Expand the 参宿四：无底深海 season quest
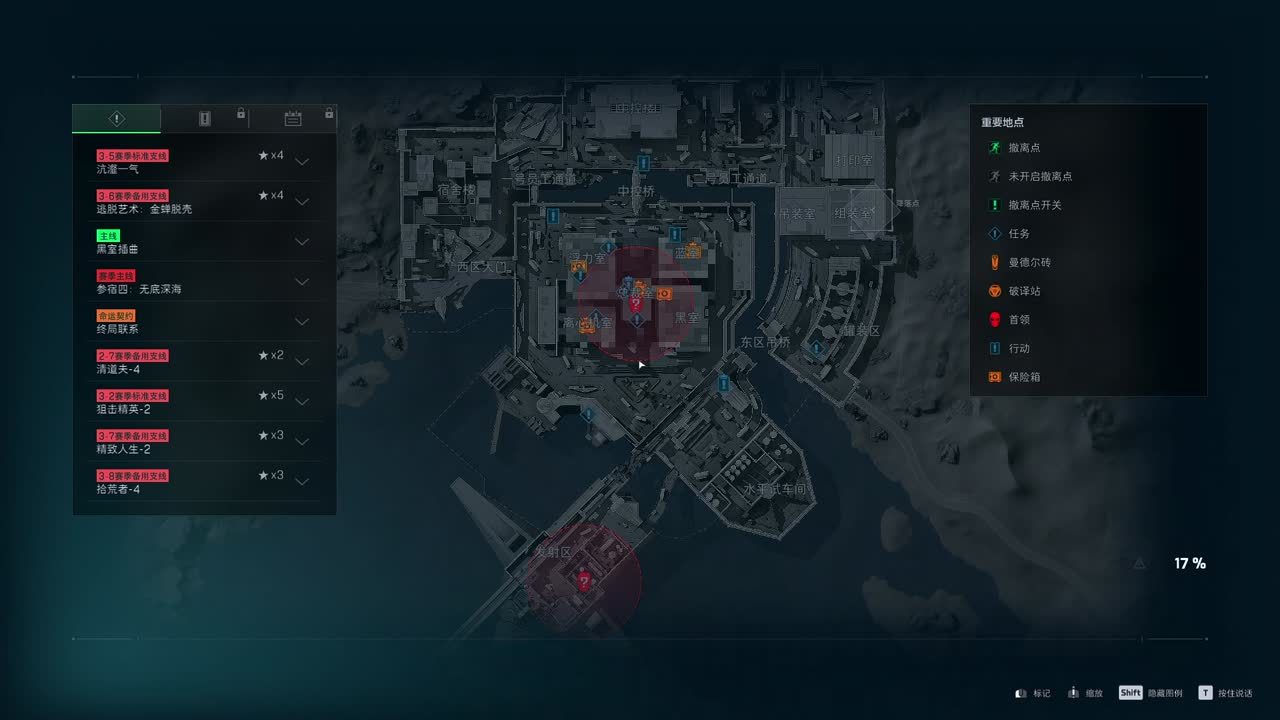1280x720 pixels. click(302, 282)
